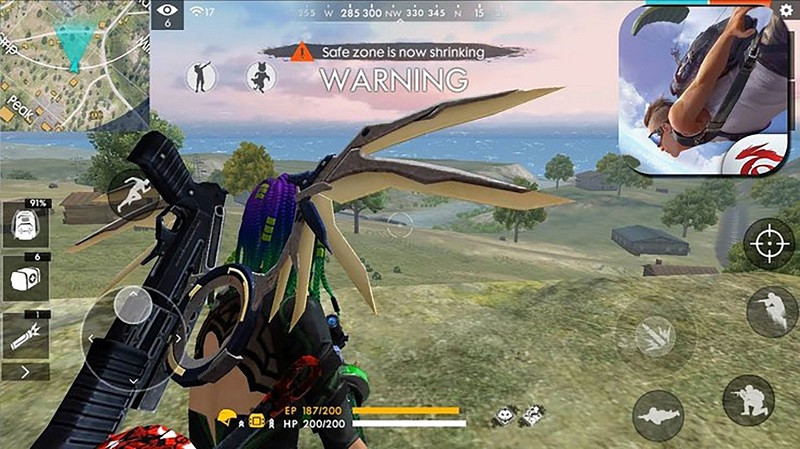Crouch using the kneeling soldier button

pos(748,400)
